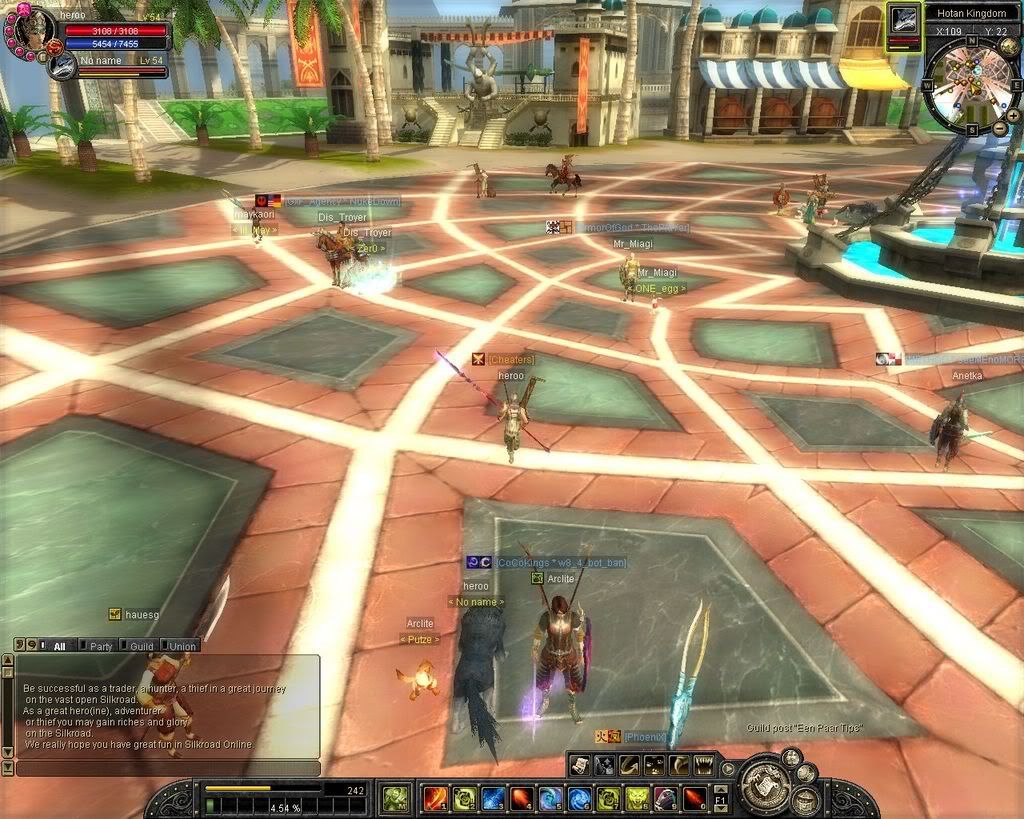Select the wolf pet portrait
The height and width of the screenshot is (819, 1024).
pos(62,66)
